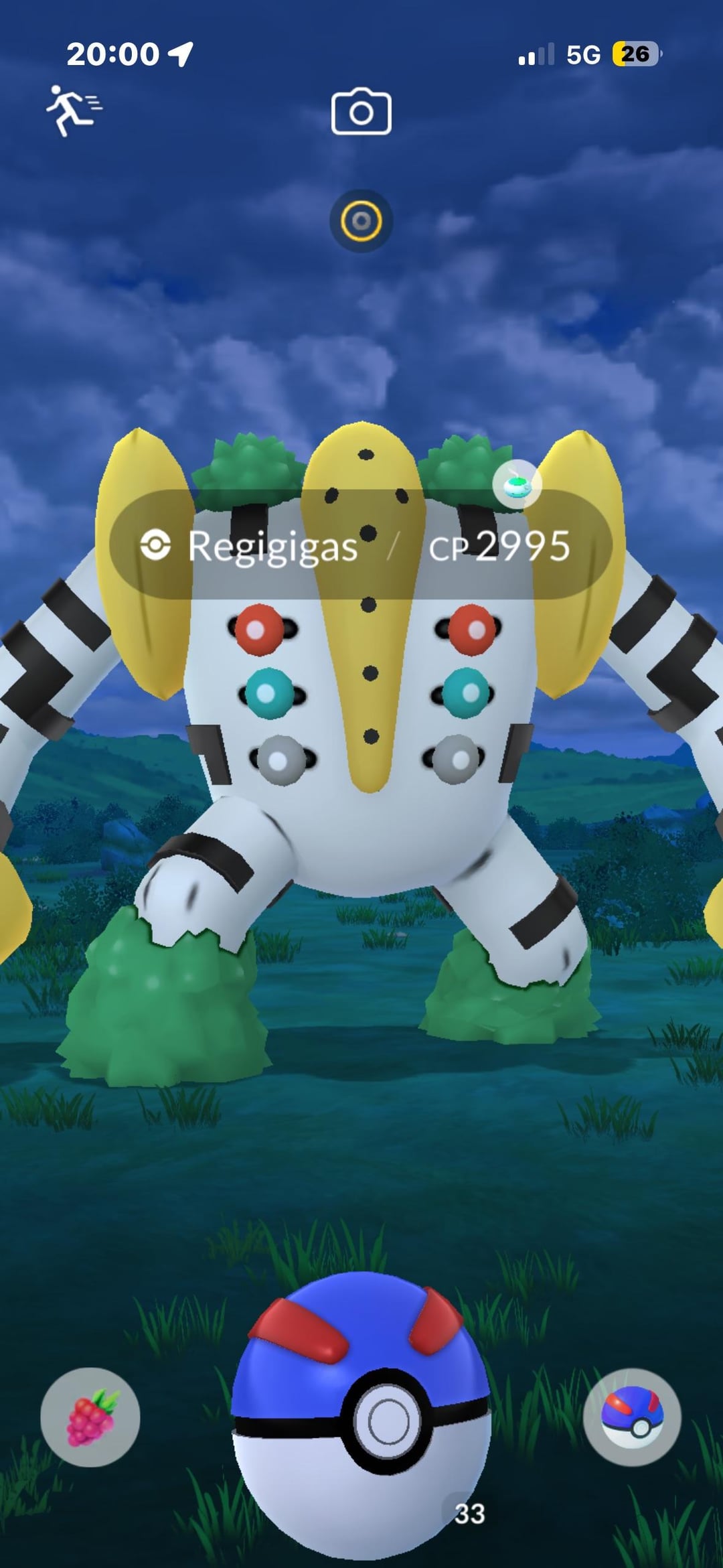The image size is (723, 1568).
Task: Tap the small teal badge above CP
Action: 517,485
